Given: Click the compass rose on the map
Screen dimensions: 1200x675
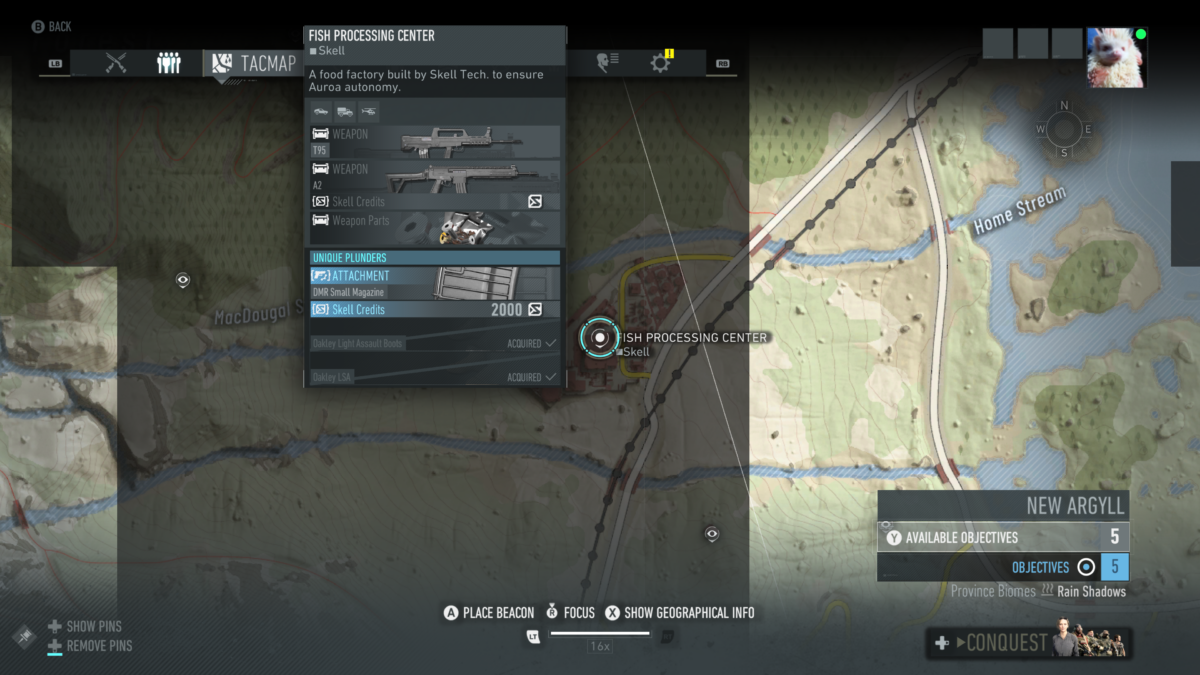Looking at the screenshot, I should click(1063, 129).
